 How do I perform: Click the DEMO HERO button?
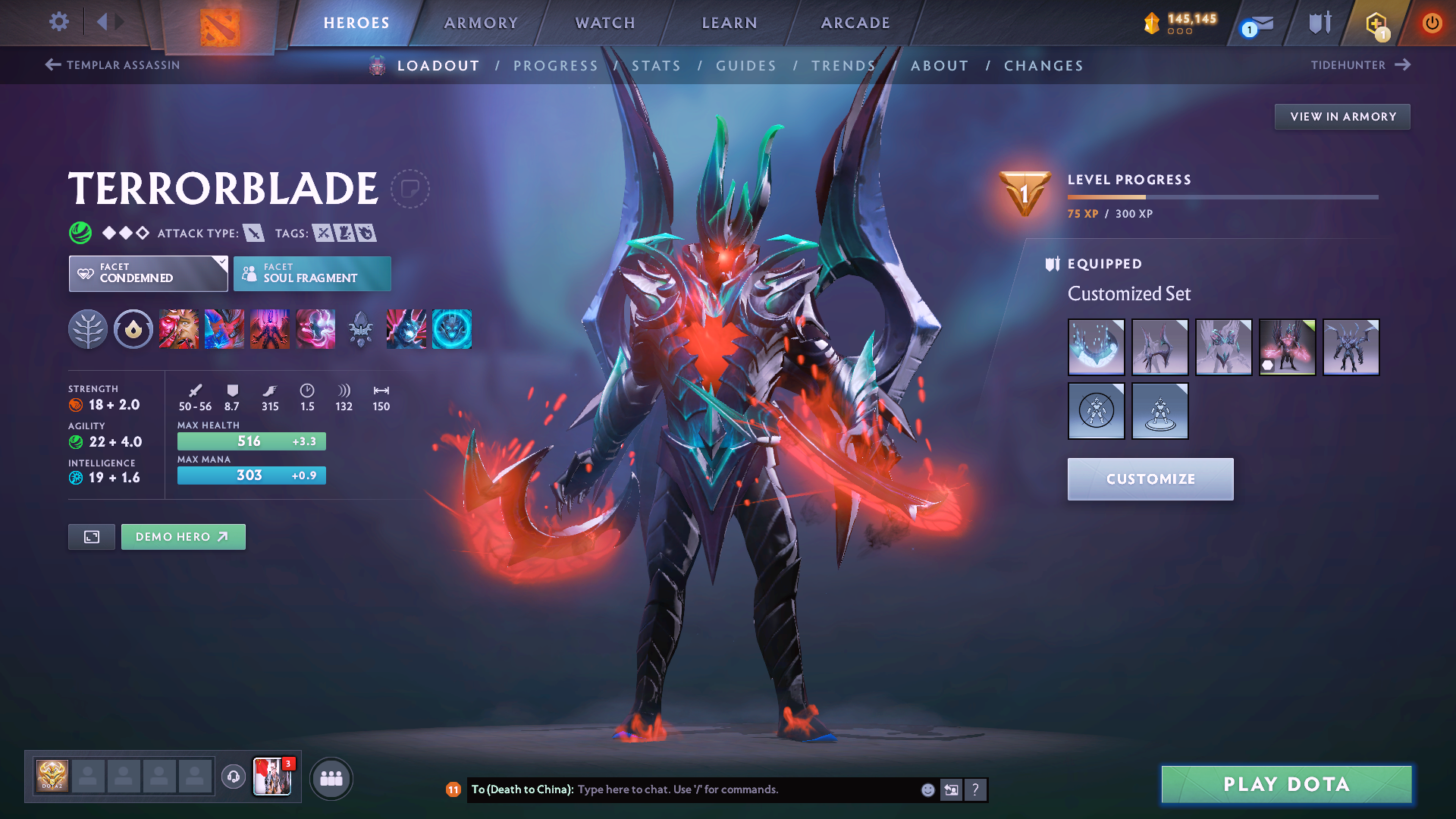[183, 536]
